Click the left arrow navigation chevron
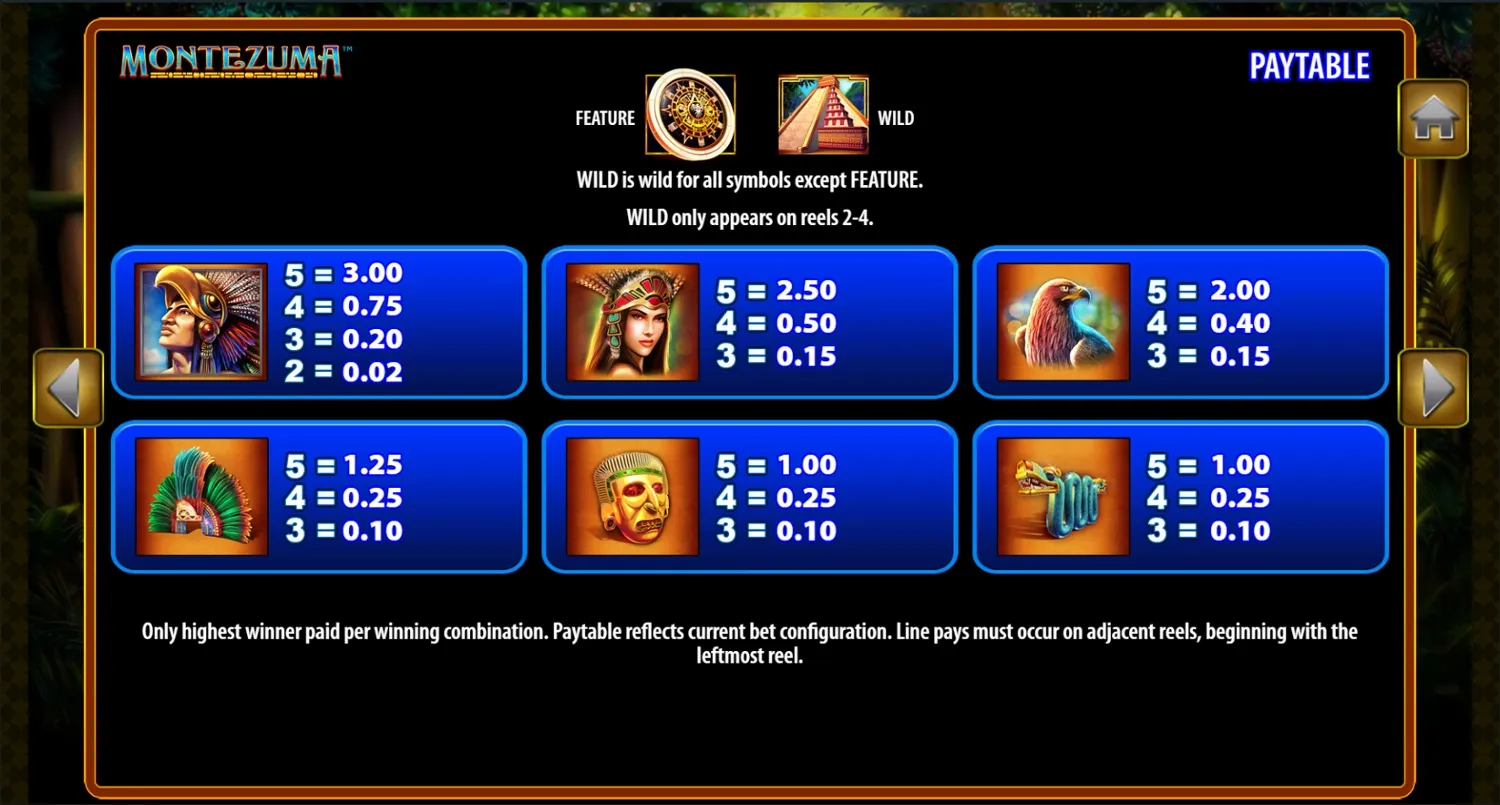1500x805 pixels. pyautogui.click(x=67, y=386)
